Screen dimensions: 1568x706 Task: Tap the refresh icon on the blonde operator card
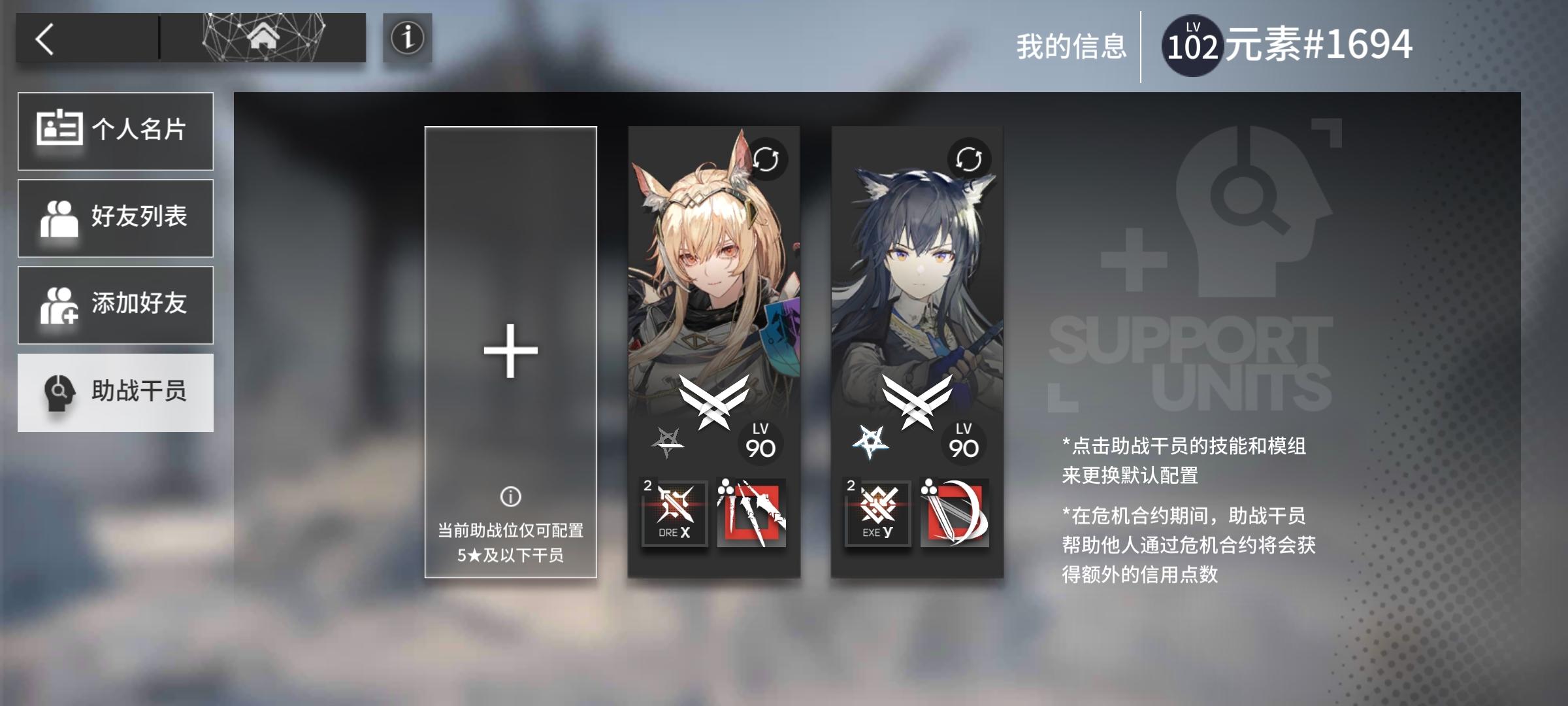point(768,160)
